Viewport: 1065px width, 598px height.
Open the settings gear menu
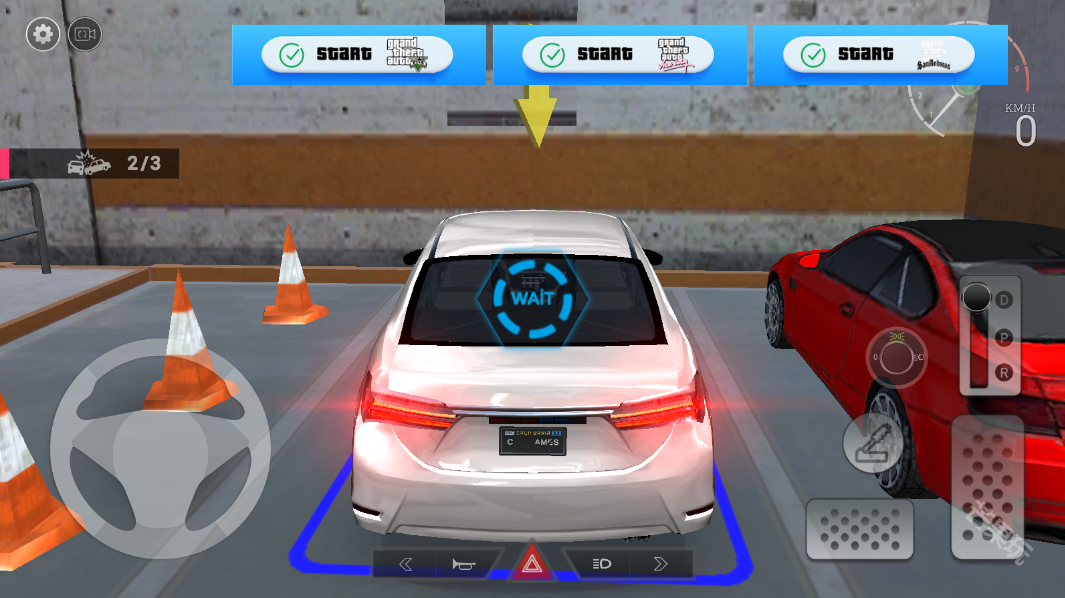(x=42, y=35)
